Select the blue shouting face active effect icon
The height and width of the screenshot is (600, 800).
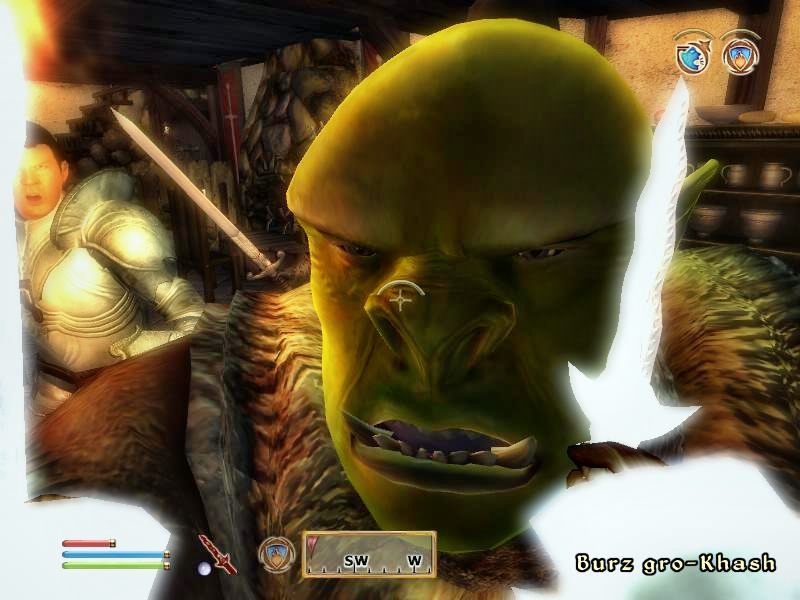(691, 56)
